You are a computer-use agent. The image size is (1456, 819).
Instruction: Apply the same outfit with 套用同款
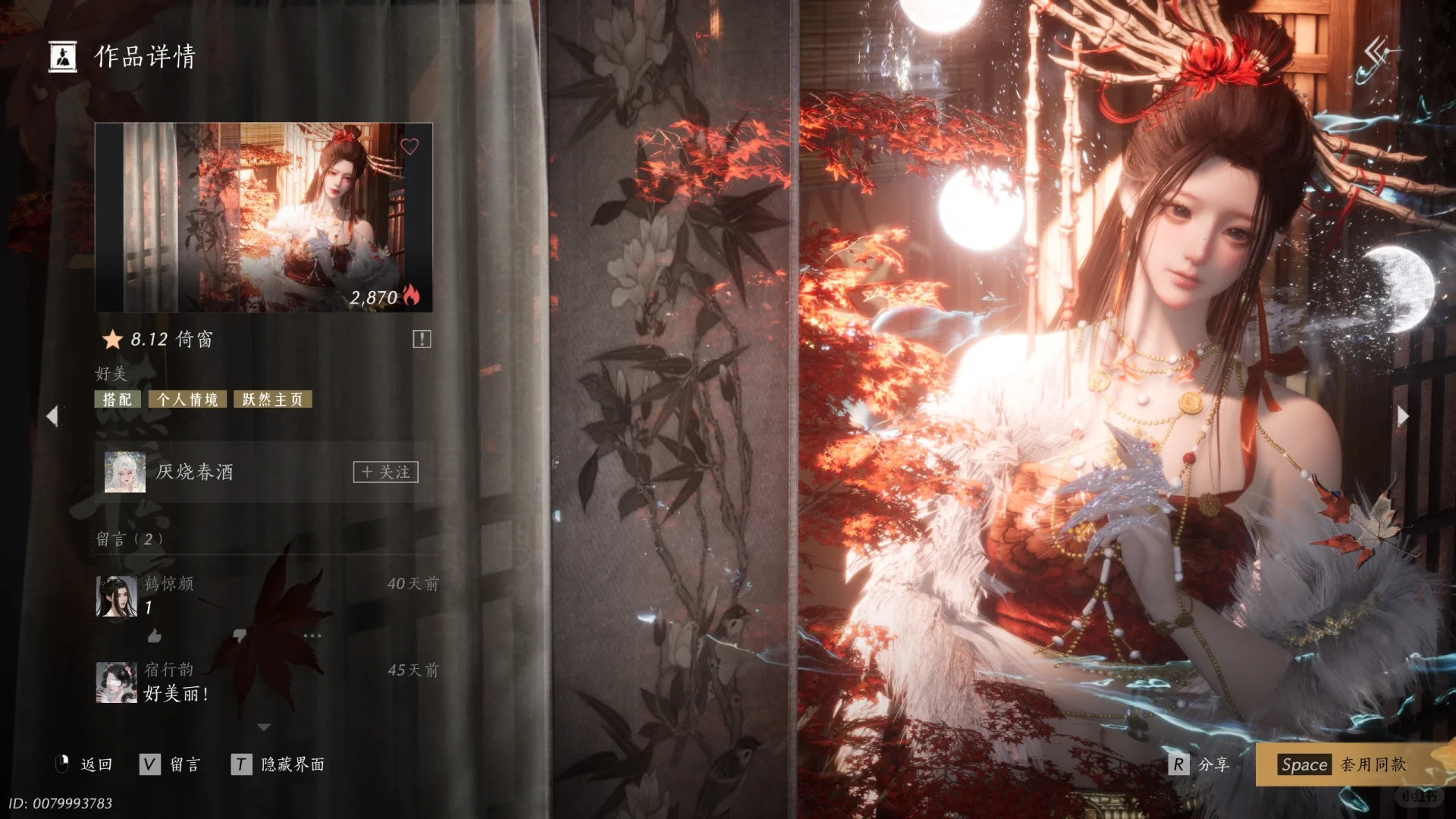point(1342,764)
